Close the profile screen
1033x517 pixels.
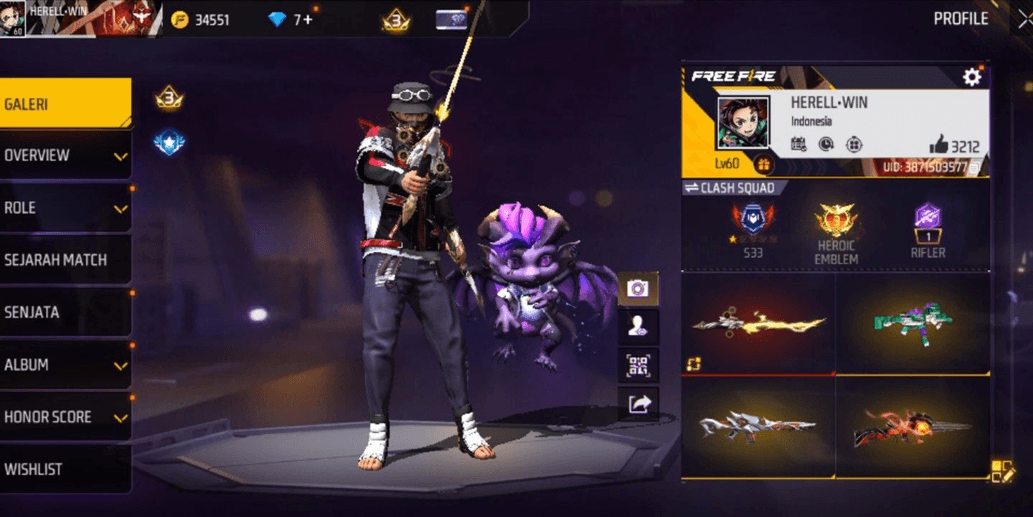coord(1023,19)
